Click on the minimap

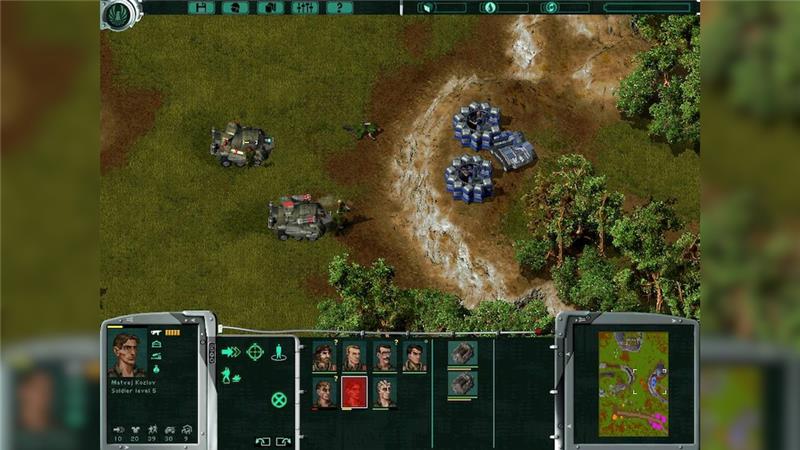coord(633,384)
